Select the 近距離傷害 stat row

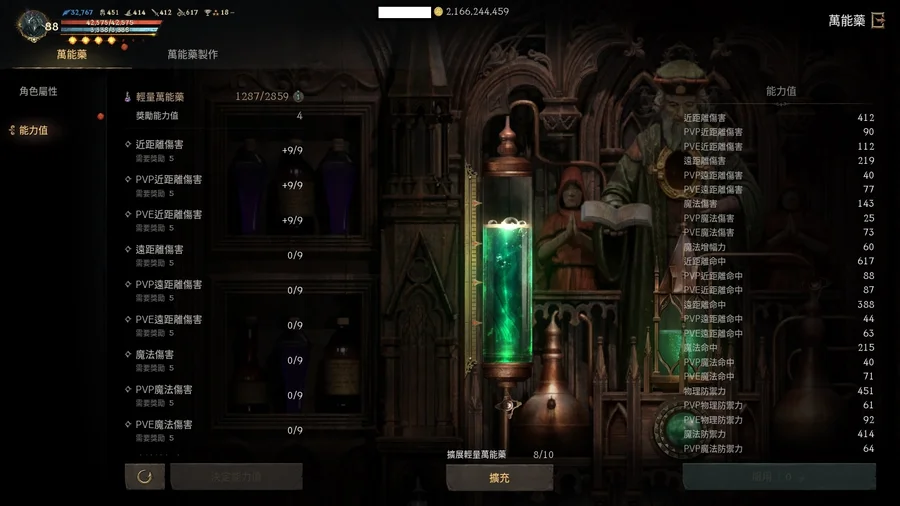215,150
